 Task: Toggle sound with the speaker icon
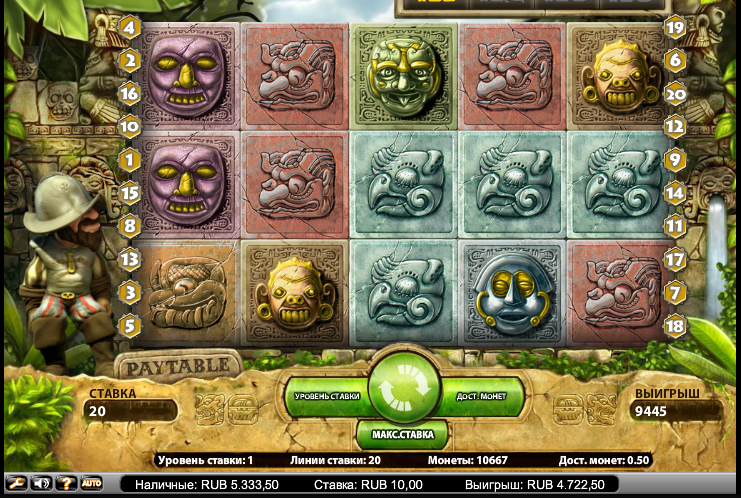pos(42,483)
